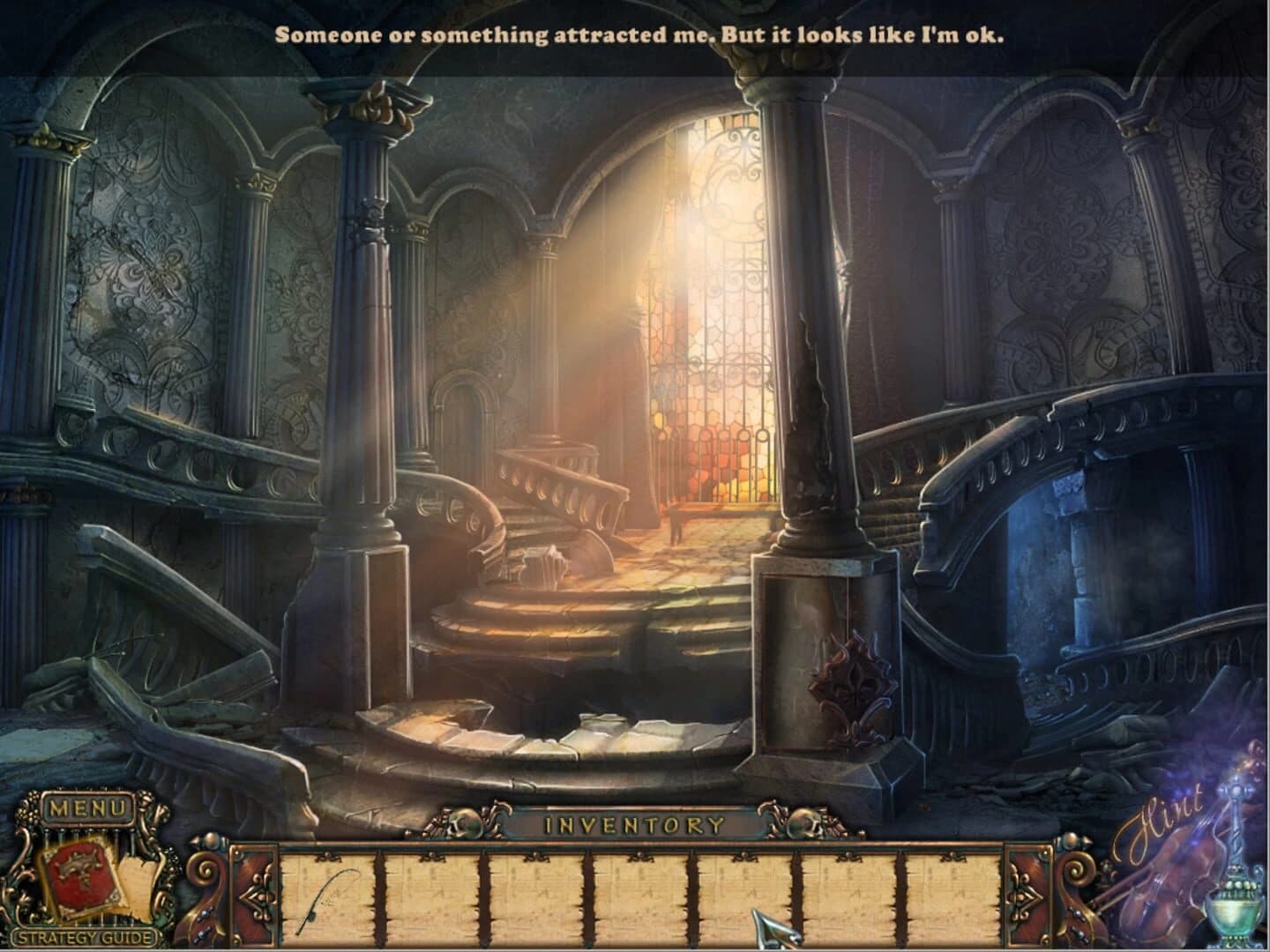The height and width of the screenshot is (952, 1270).
Task: Open the Menu
Action: [86, 807]
